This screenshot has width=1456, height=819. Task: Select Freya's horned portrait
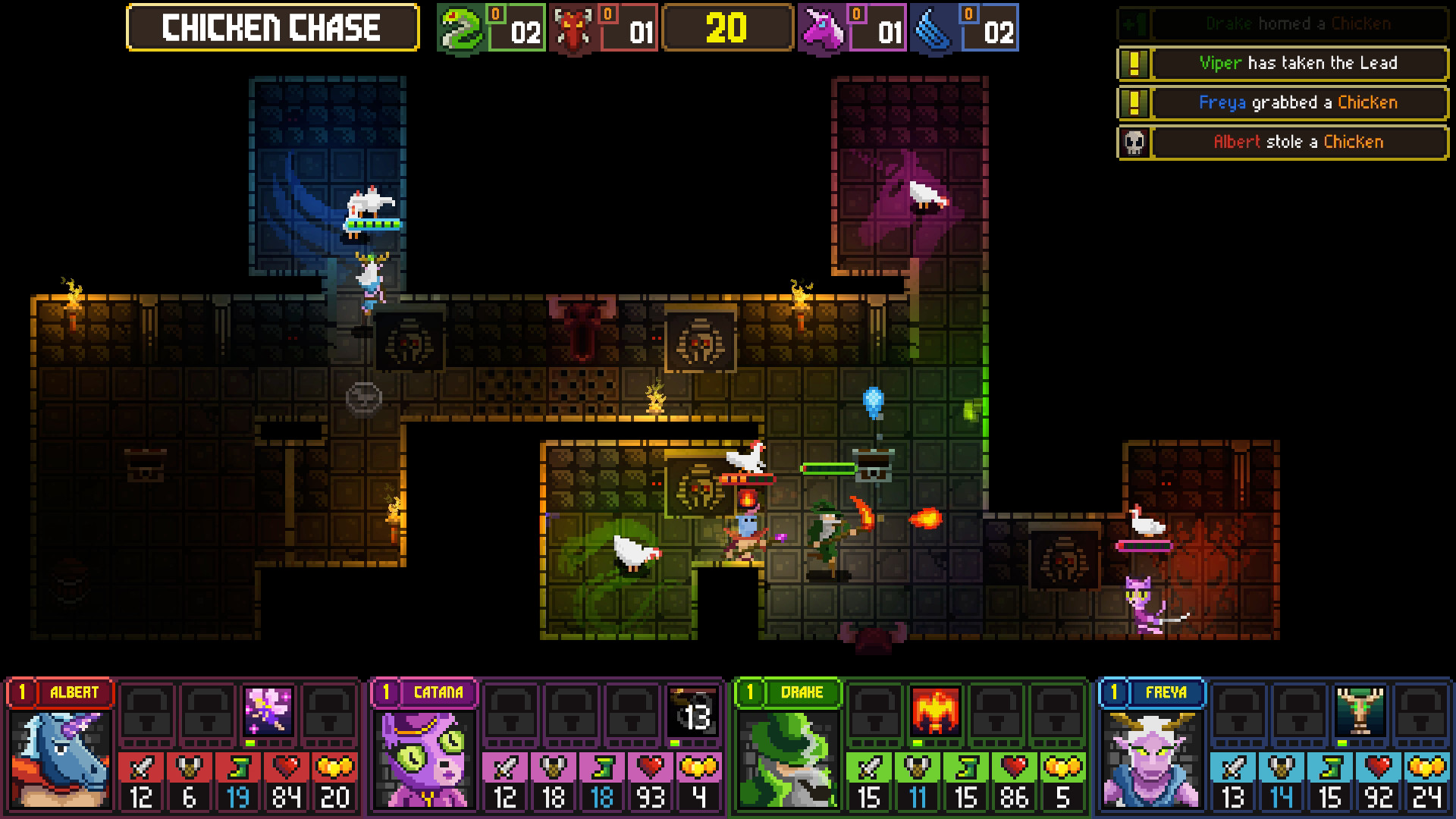pyautogui.click(x=1151, y=758)
